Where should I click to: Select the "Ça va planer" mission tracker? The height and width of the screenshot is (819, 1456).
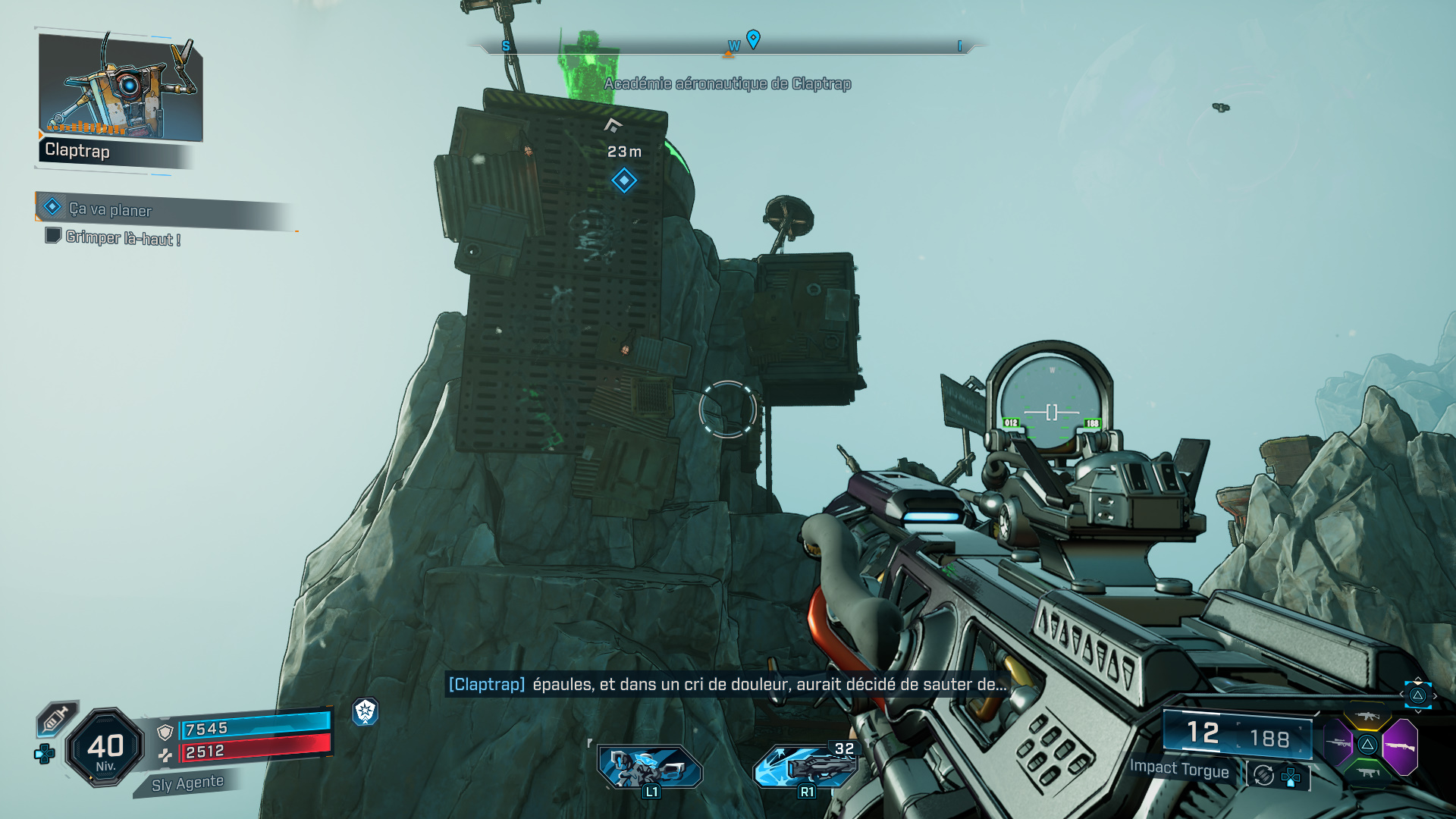pyautogui.click(x=111, y=209)
